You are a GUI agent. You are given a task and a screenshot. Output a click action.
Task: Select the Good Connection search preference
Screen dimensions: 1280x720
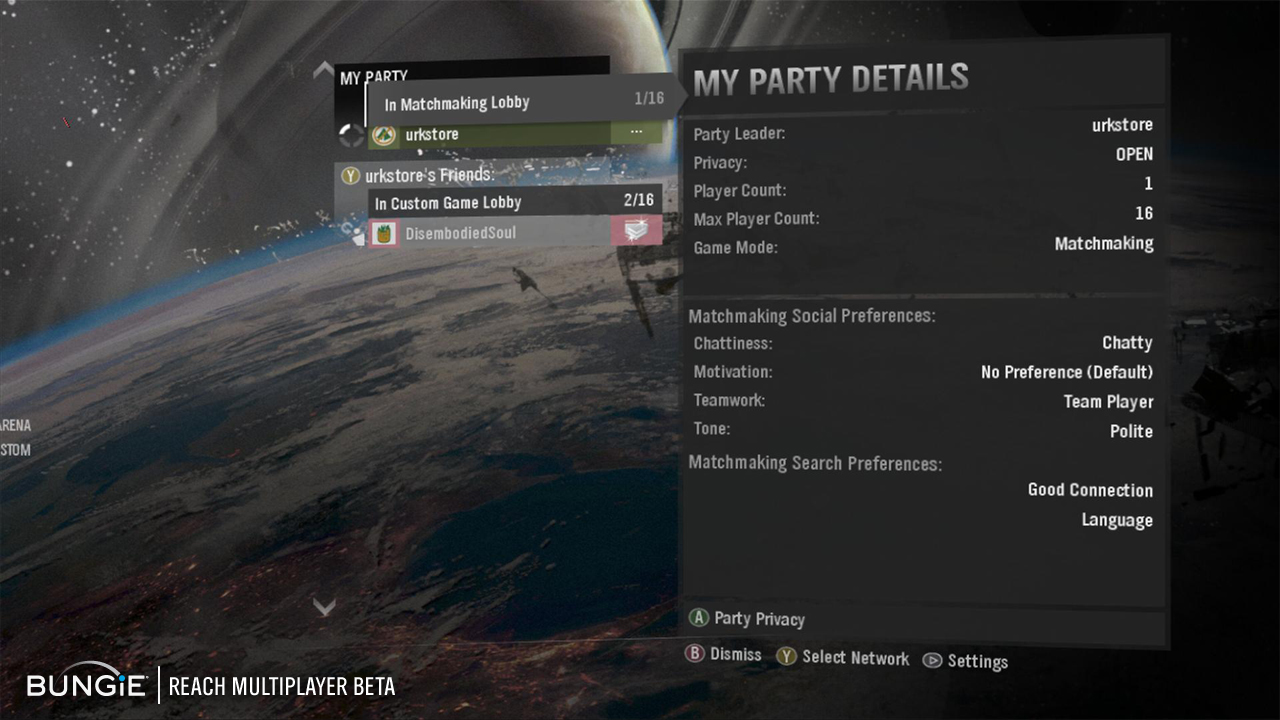coord(1090,490)
